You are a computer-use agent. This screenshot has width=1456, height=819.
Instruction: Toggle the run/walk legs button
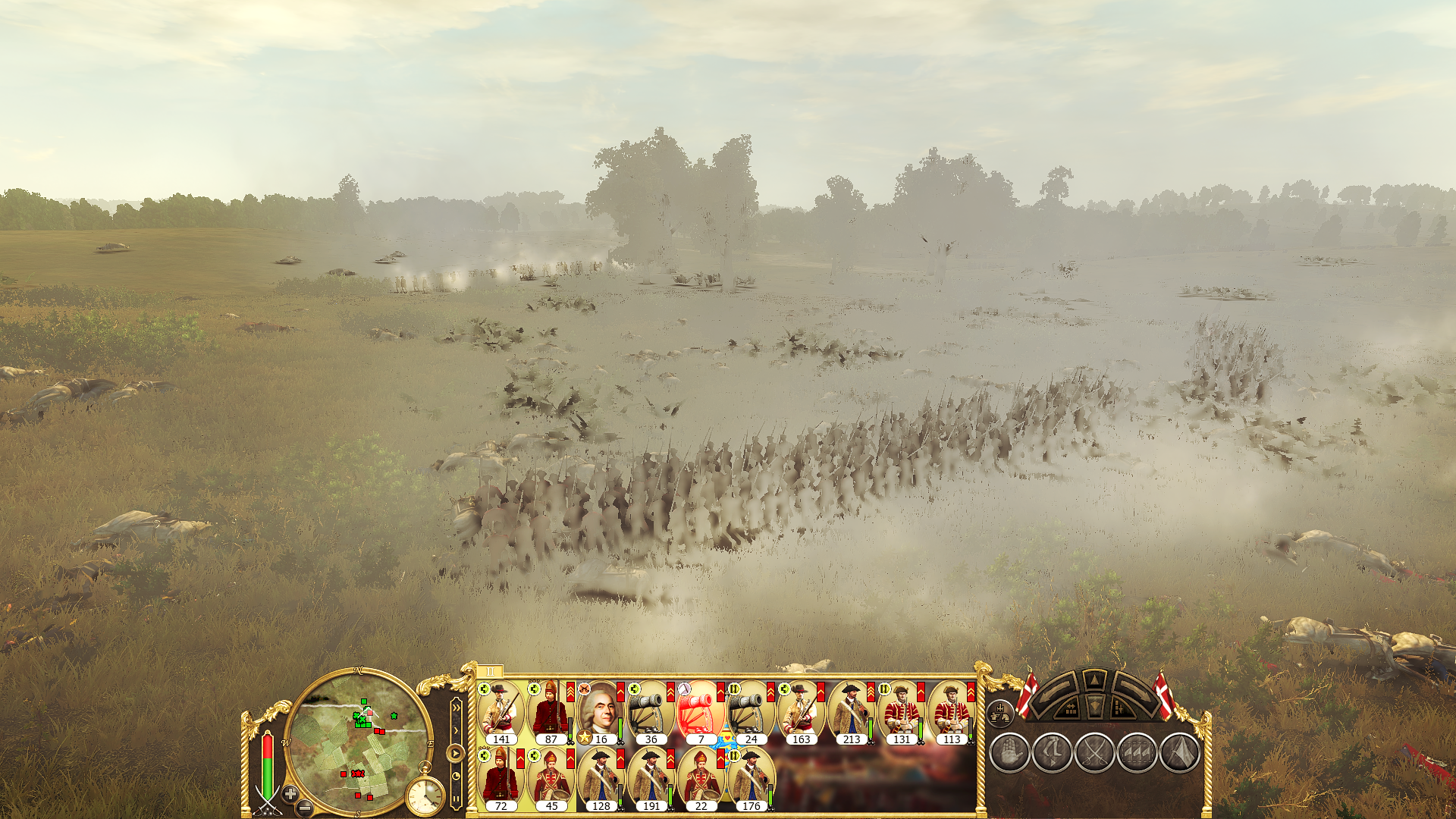pos(1053,753)
